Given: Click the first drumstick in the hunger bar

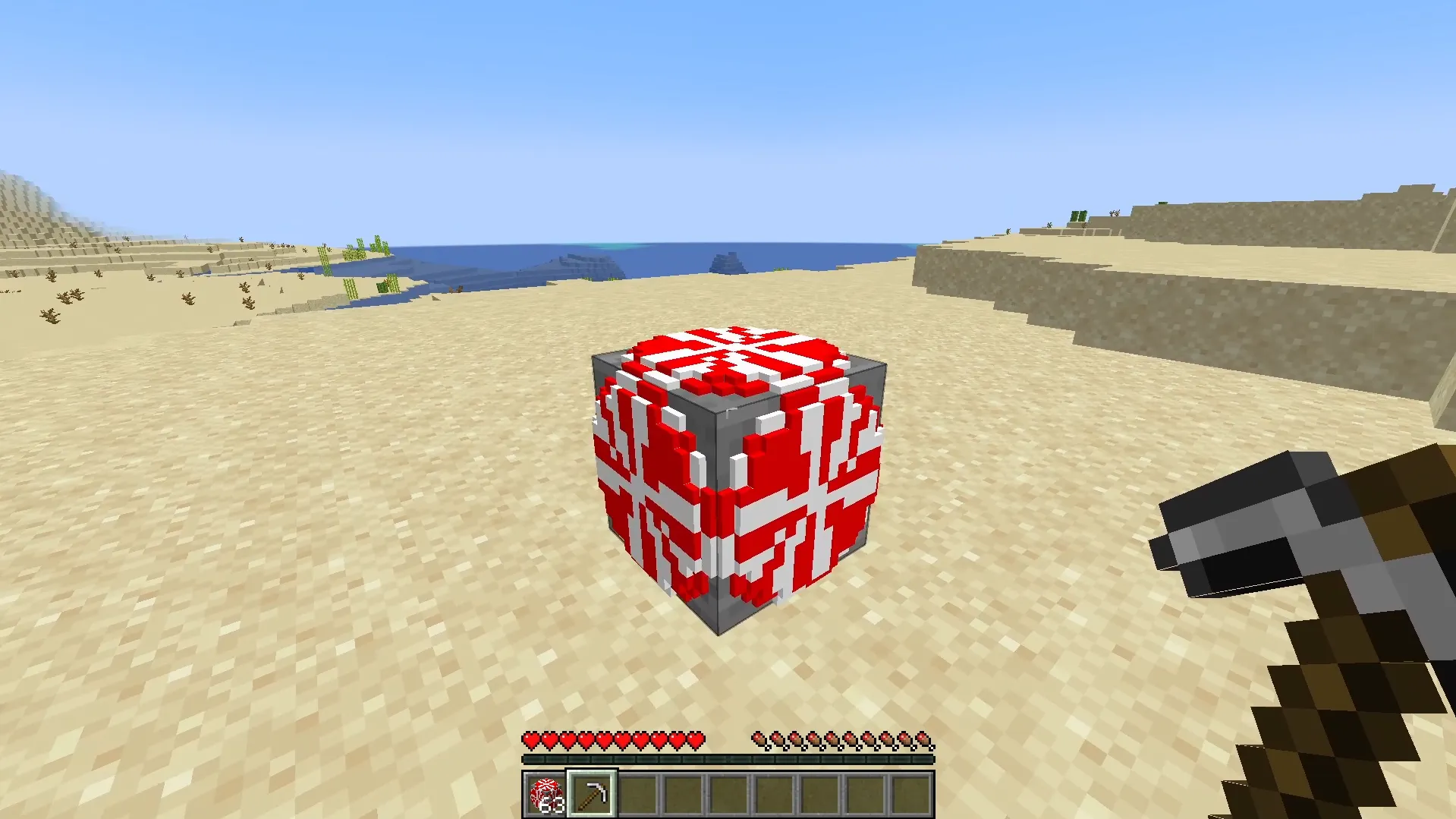Looking at the screenshot, I should tap(759, 739).
